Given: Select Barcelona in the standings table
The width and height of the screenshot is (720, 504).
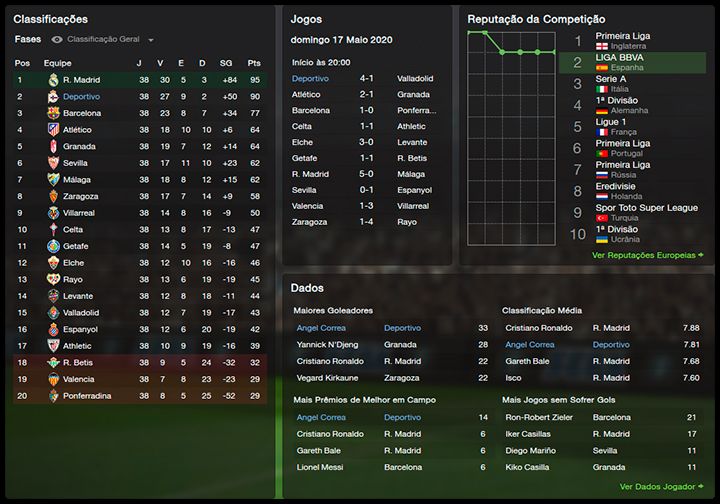Looking at the screenshot, I should pyautogui.click(x=81, y=114).
